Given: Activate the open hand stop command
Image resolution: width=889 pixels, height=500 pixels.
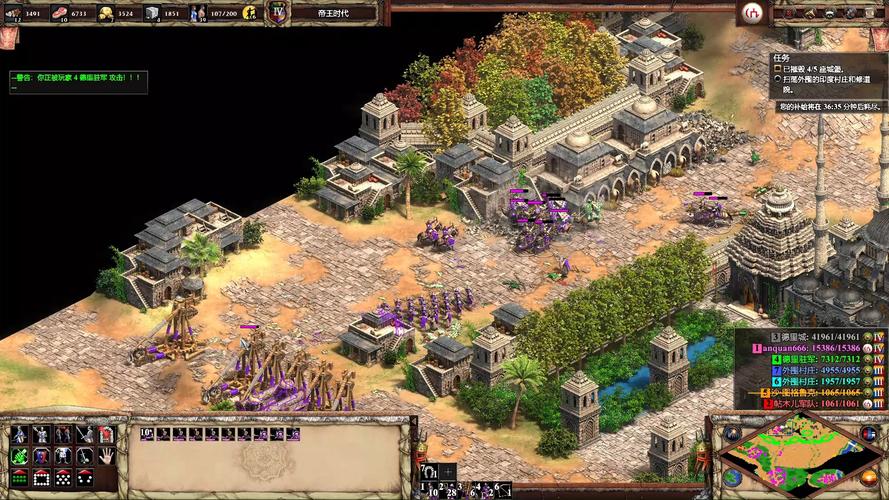Looking at the screenshot, I should pyautogui.click(x=106, y=456).
